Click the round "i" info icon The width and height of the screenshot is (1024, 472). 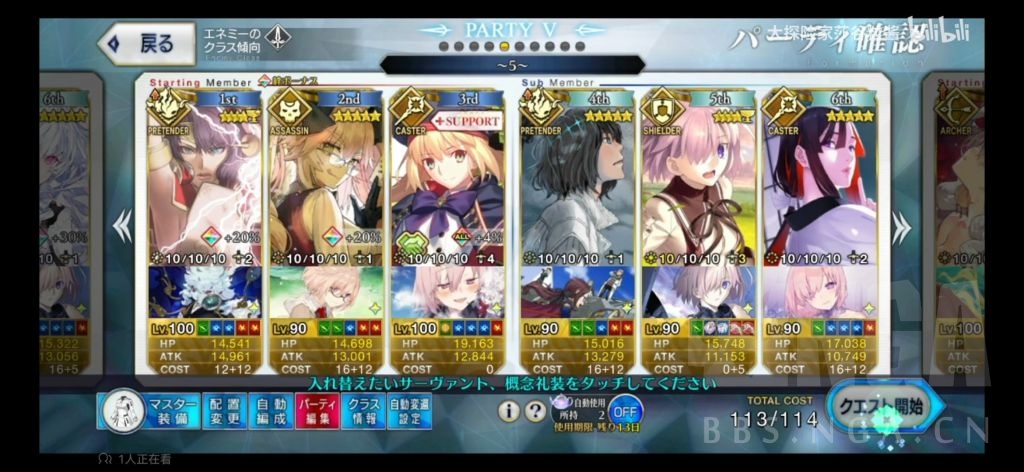508,410
